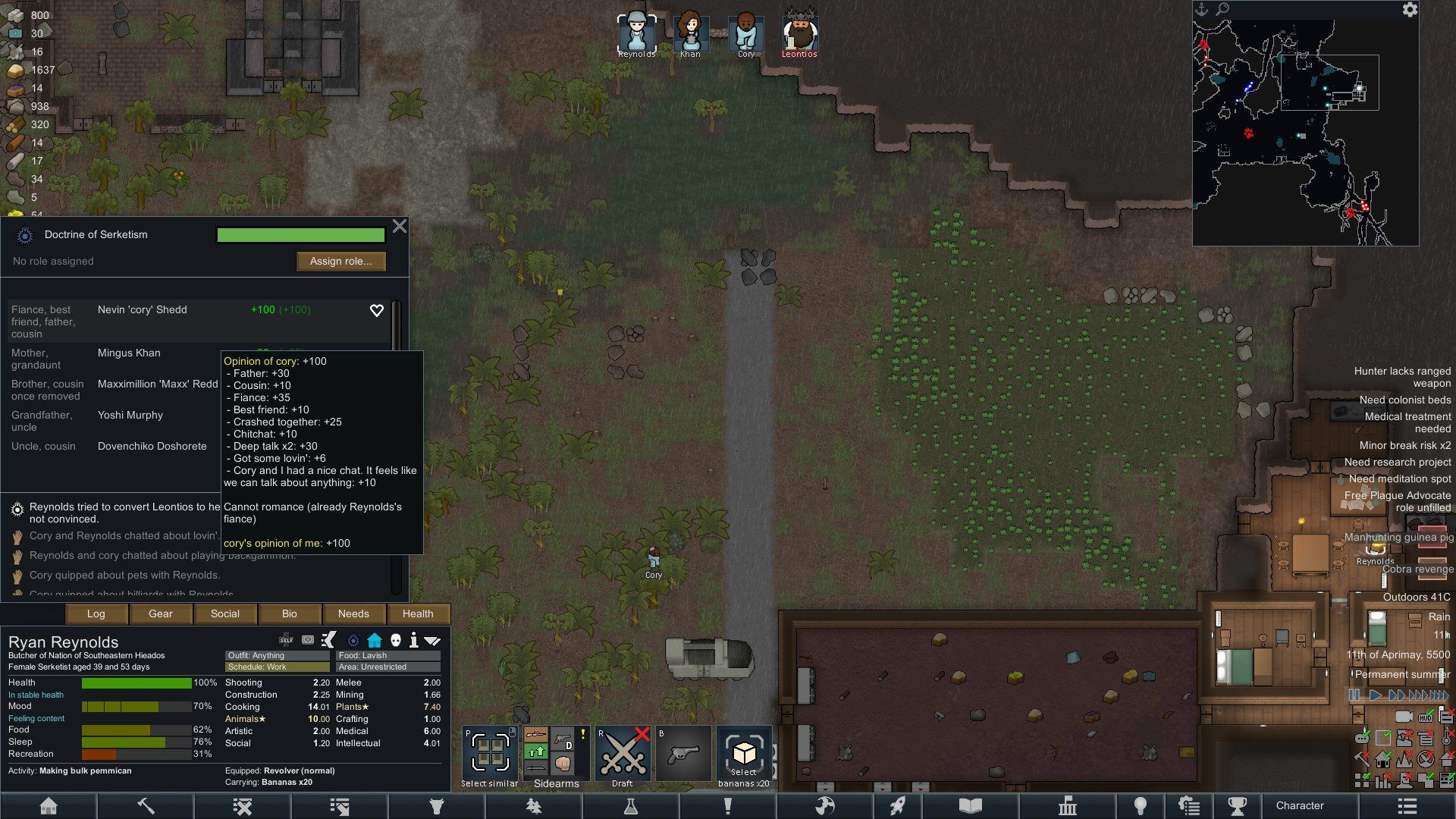The image size is (1456, 819).
Task: Activate Select similar command
Action: [x=490, y=755]
